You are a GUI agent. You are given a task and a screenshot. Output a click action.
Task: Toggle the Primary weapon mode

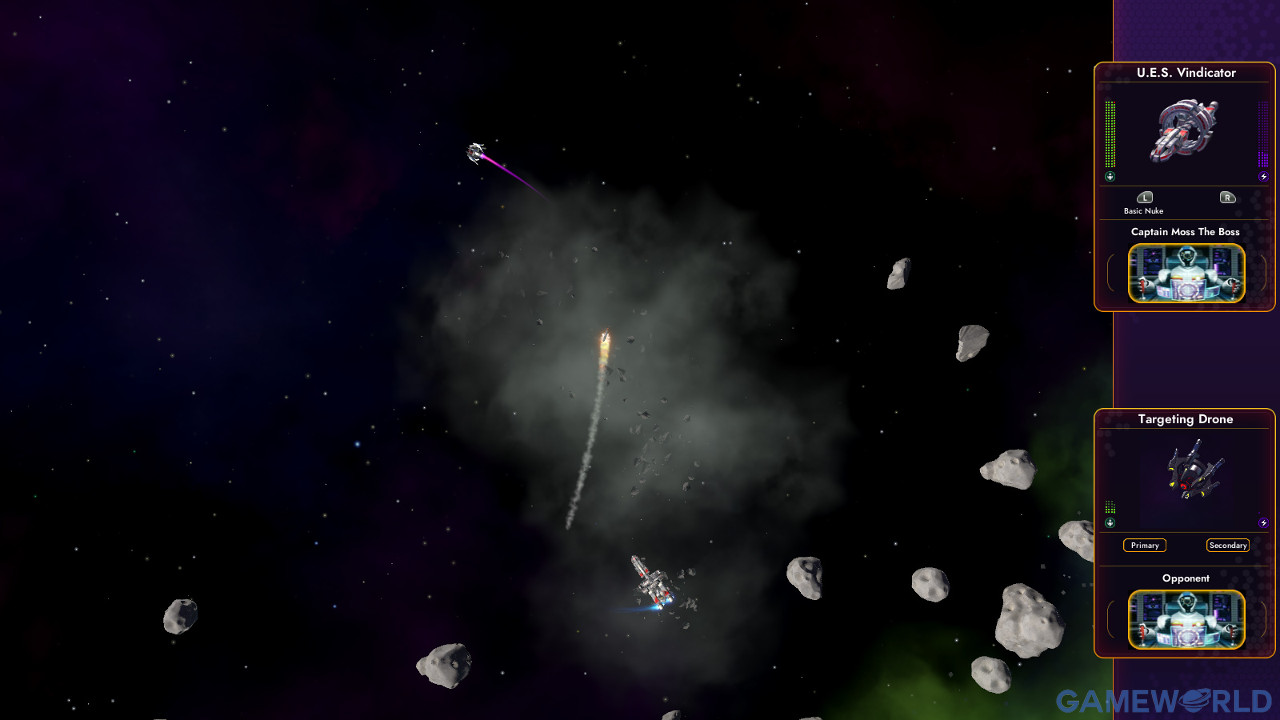coord(1145,545)
